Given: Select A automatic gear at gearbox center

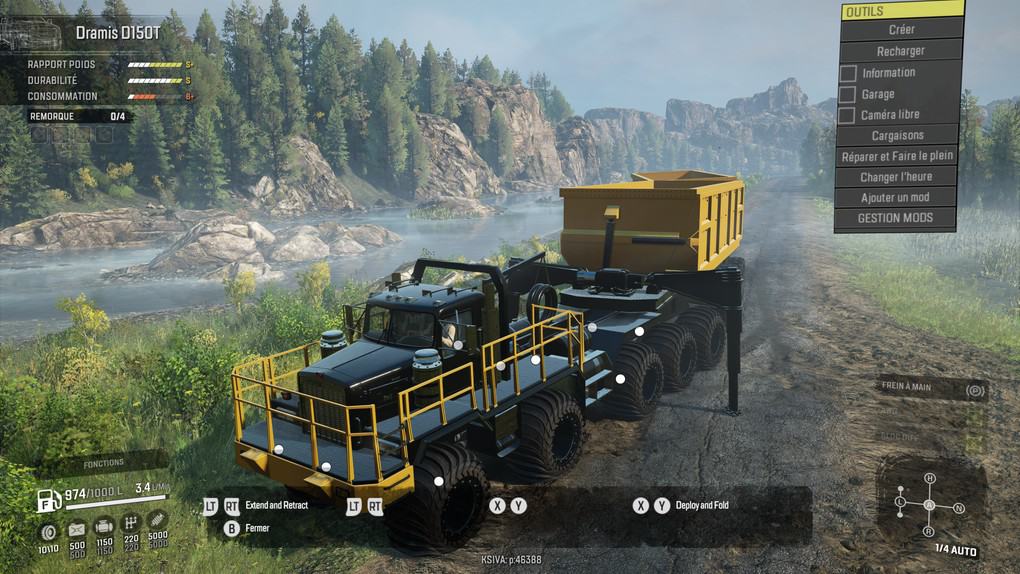Looking at the screenshot, I should (930, 505).
